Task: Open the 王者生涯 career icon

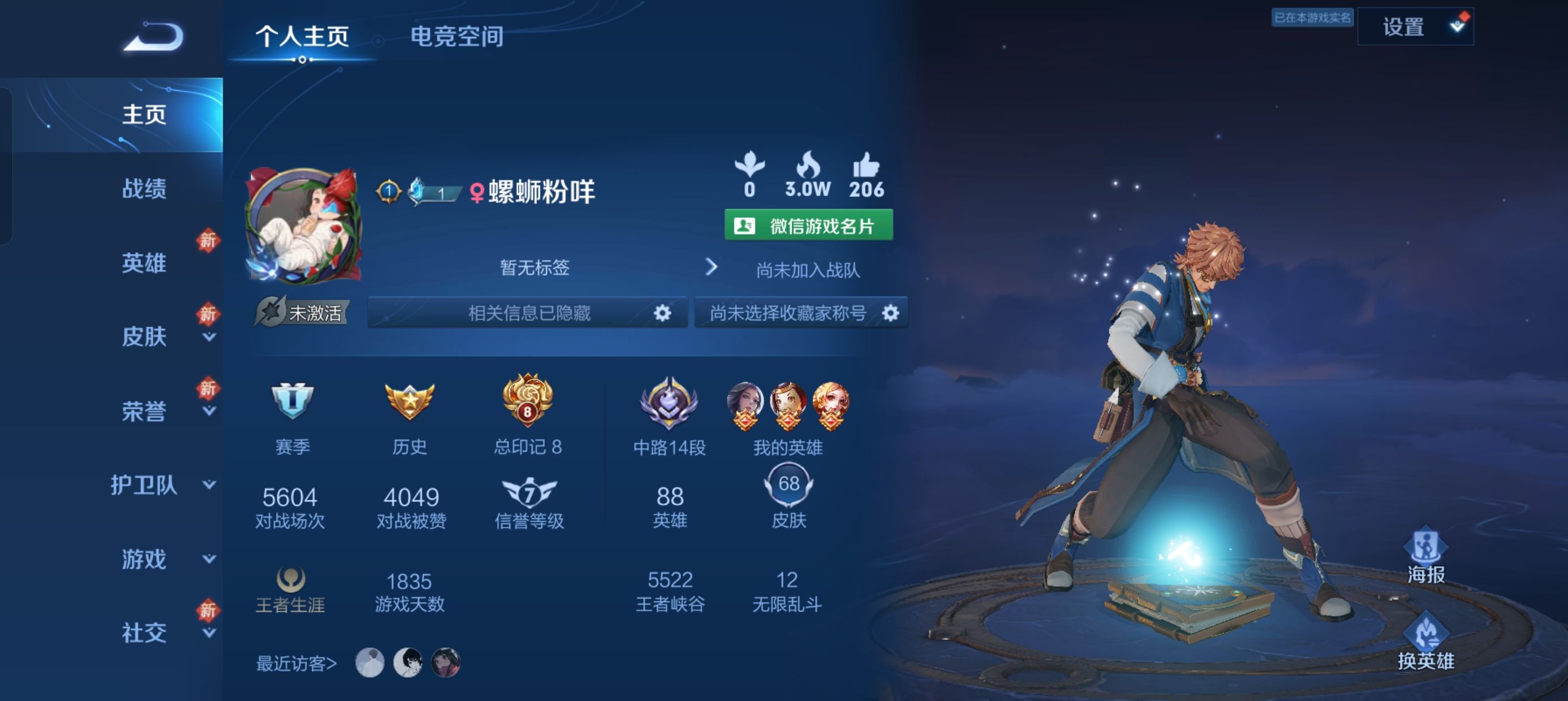Action: (x=291, y=579)
